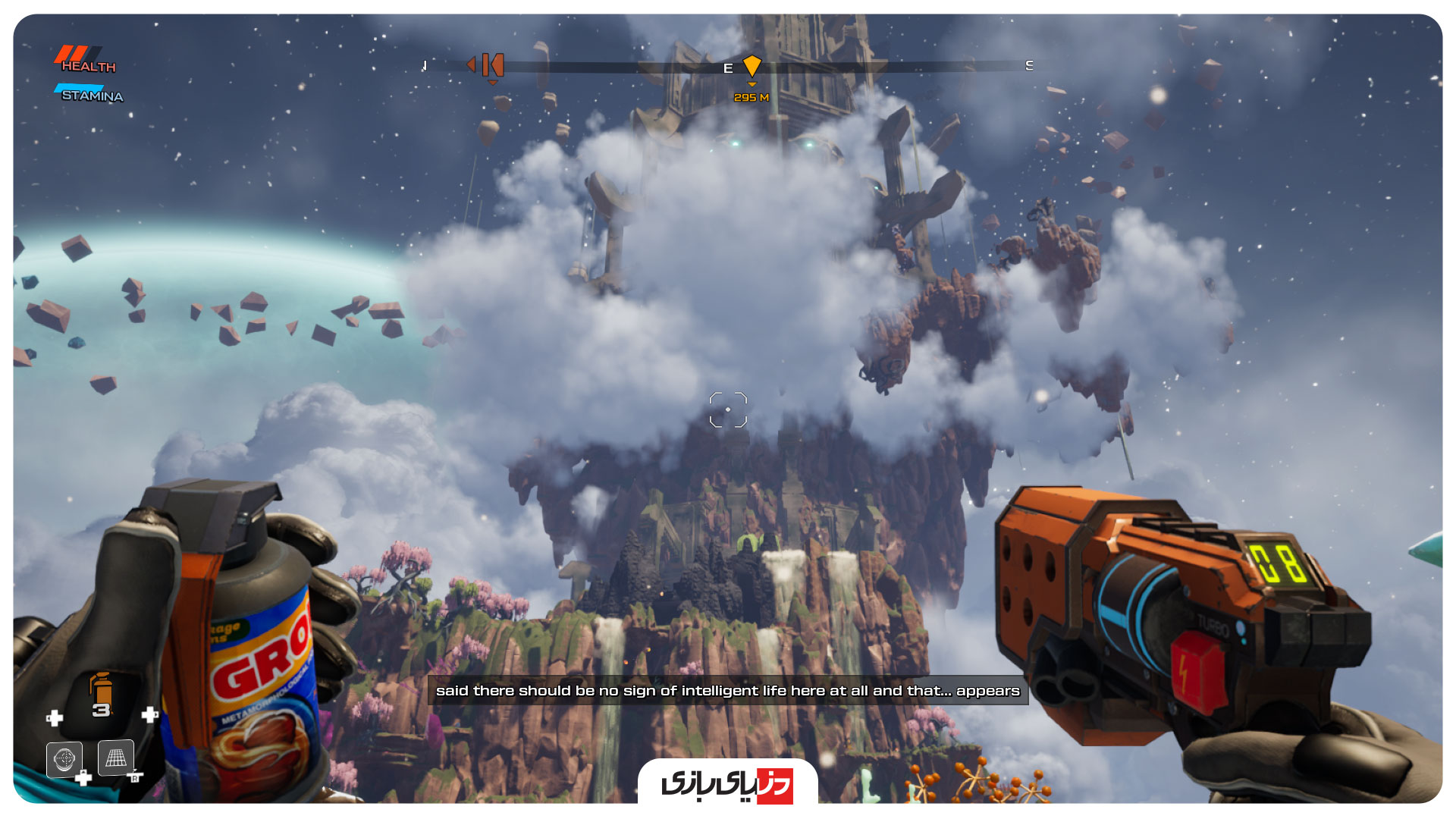Click the red ship marker on the compass
Image resolution: width=1456 pixels, height=819 pixels.
coord(491,65)
